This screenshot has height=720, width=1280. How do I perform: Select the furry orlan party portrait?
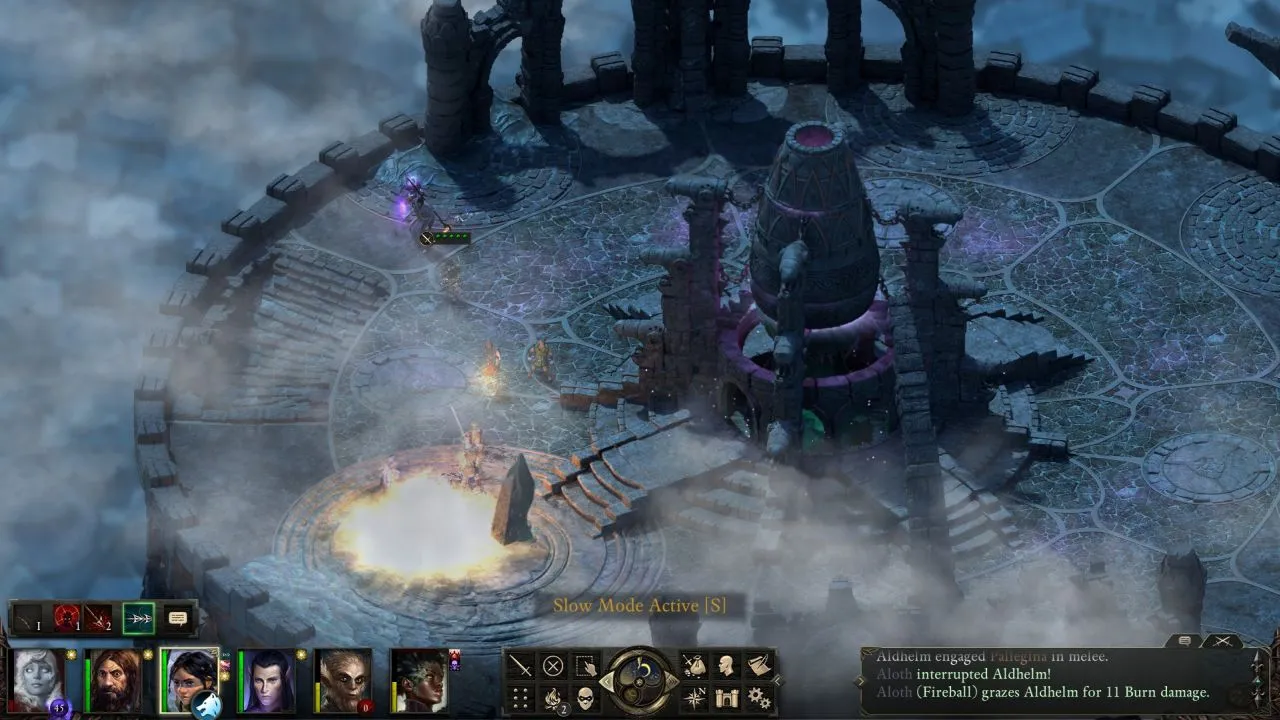point(343,680)
